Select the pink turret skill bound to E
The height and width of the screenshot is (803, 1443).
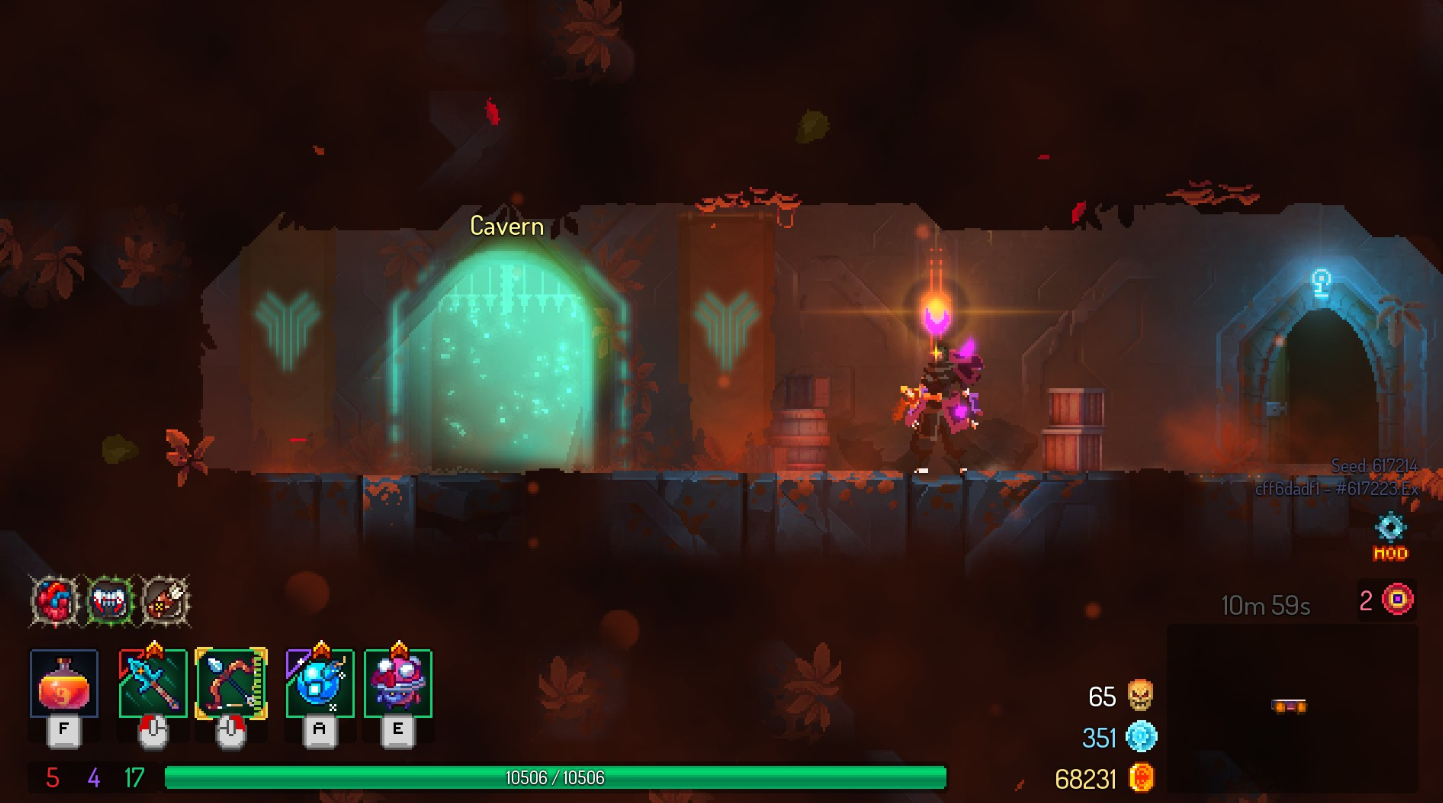[396, 684]
